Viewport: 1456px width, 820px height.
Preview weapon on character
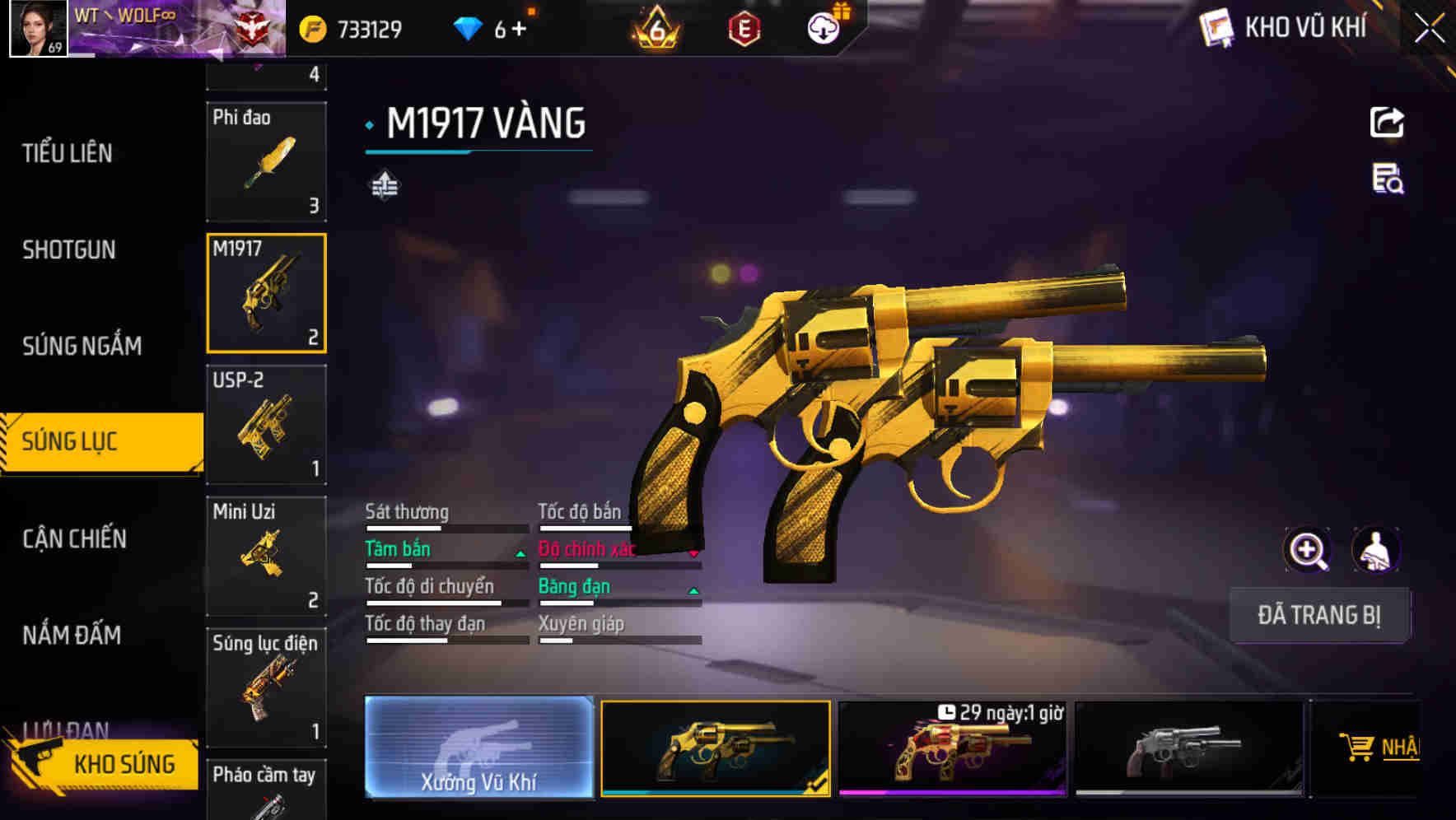(1375, 550)
